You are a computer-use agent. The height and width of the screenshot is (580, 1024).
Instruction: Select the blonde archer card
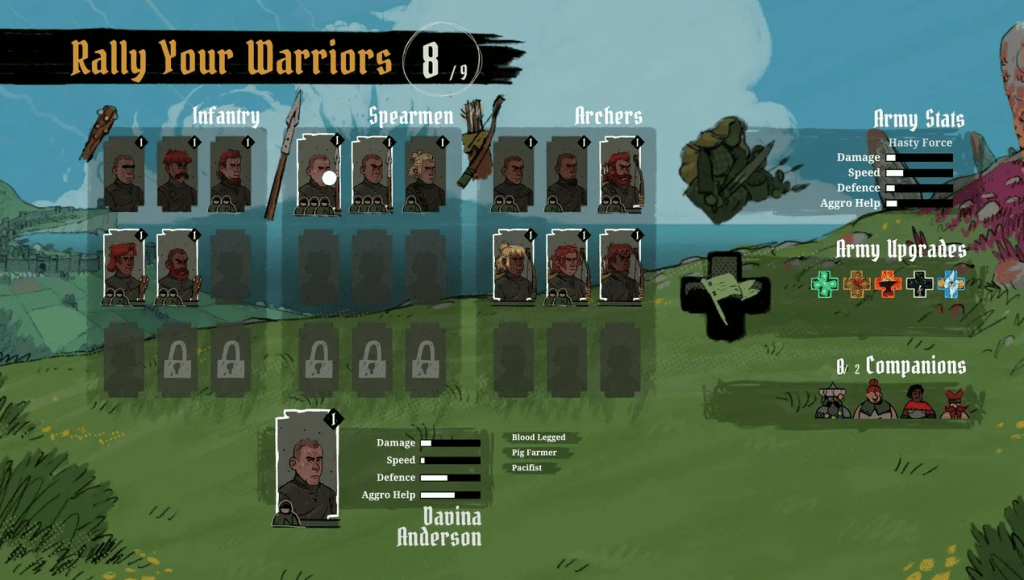click(x=514, y=265)
